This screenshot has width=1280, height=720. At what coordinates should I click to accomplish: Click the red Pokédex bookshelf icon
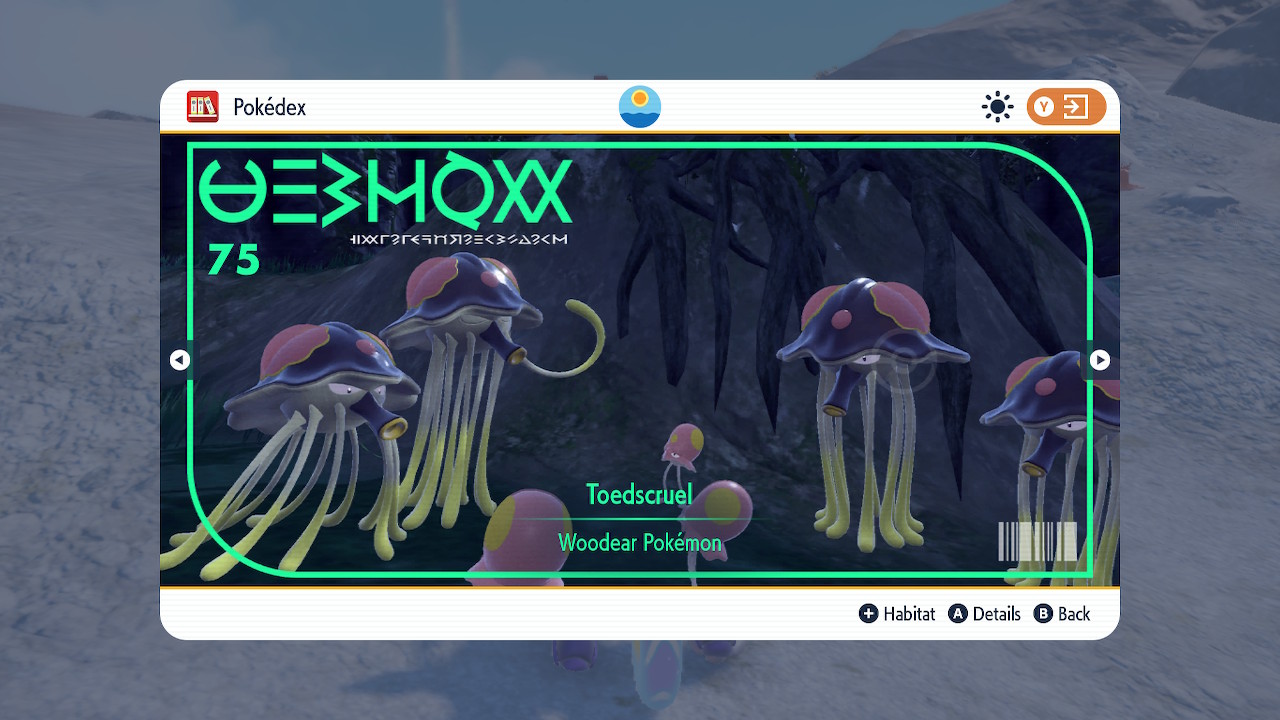(x=203, y=107)
